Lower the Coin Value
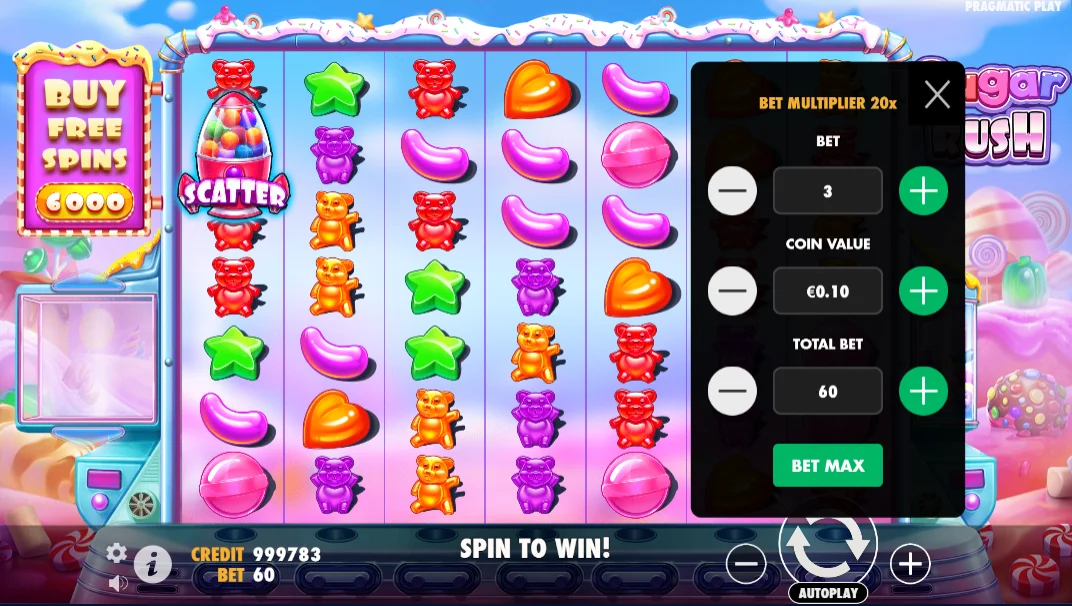Viewport: 1072px width, 606px height. coord(732,291)
